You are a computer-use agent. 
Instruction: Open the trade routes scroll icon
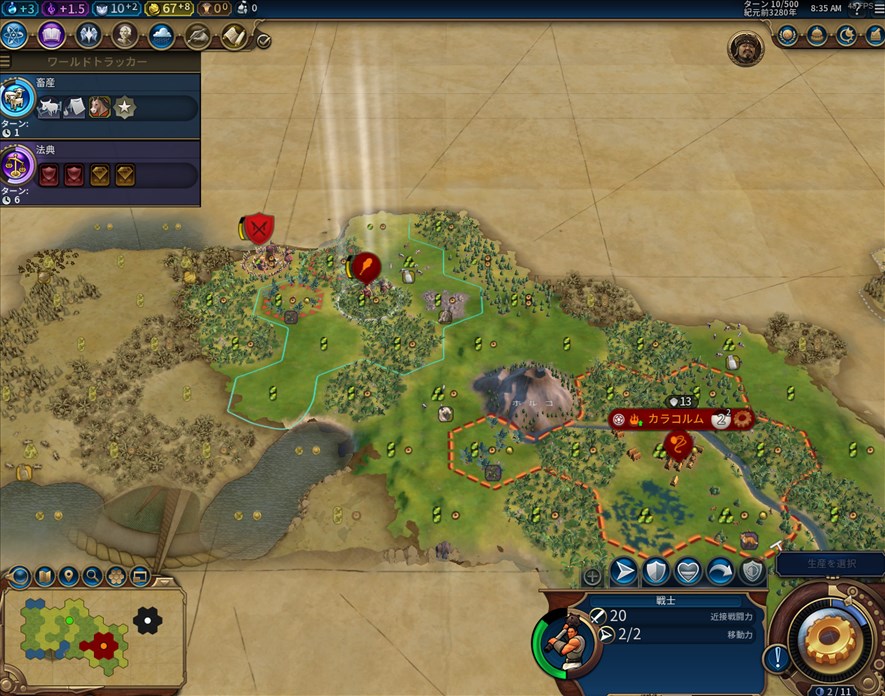pos(234,36)
